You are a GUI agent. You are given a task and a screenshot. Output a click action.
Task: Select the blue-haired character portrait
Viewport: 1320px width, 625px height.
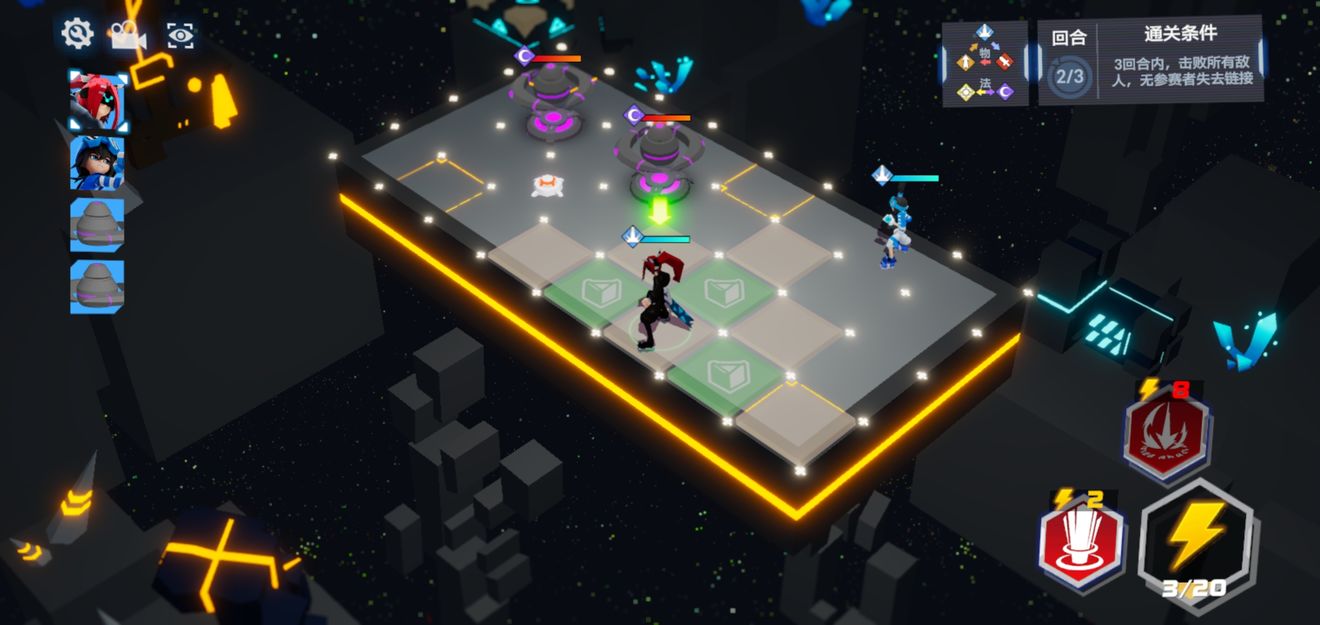pyautogui.click(x=97, y=163)
